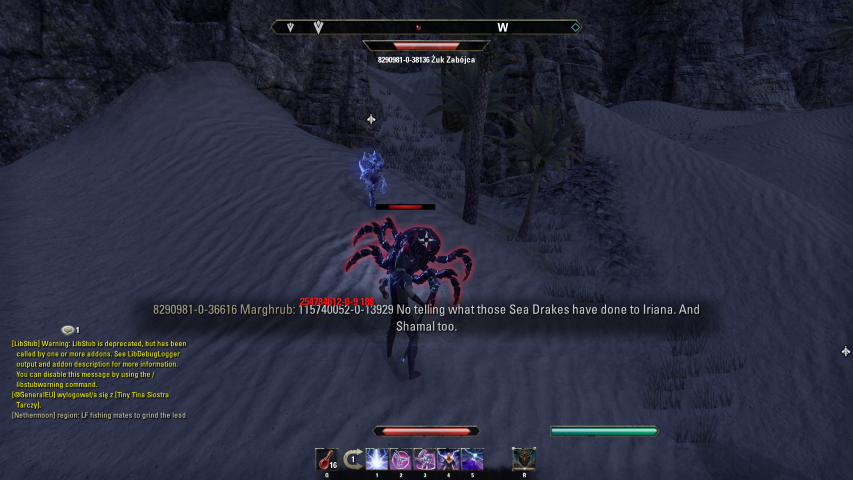Cast the purple lightning streak ability
Image resolution: width=853 pixels, height=480 pixels.
click(x=473, y=459)
